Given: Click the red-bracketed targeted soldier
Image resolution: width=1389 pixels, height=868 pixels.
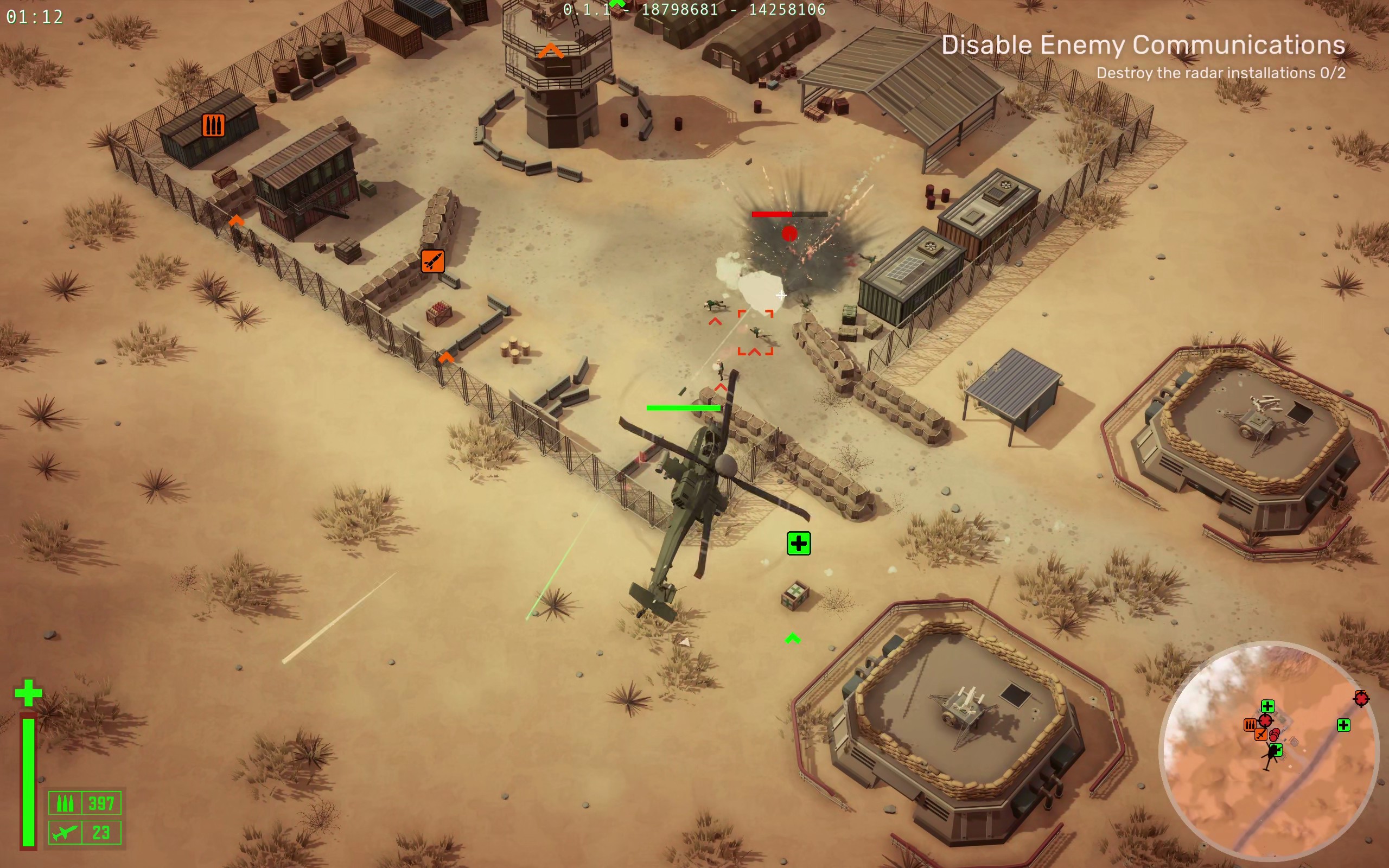Looking at the screenshot, I should 756,332.
